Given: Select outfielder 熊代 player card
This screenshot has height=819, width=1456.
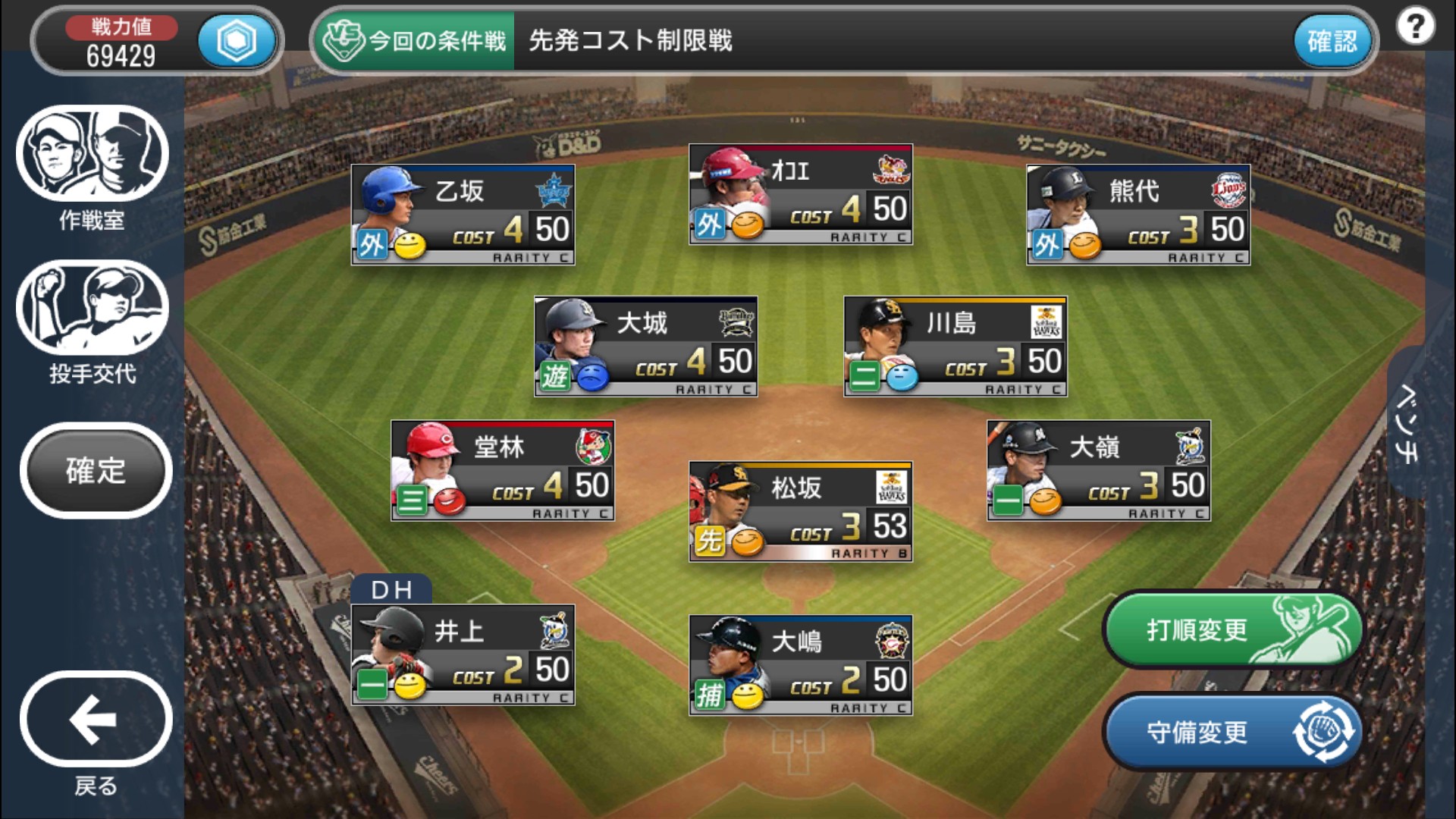Looking at the screenshot, I should [1137, 215].
